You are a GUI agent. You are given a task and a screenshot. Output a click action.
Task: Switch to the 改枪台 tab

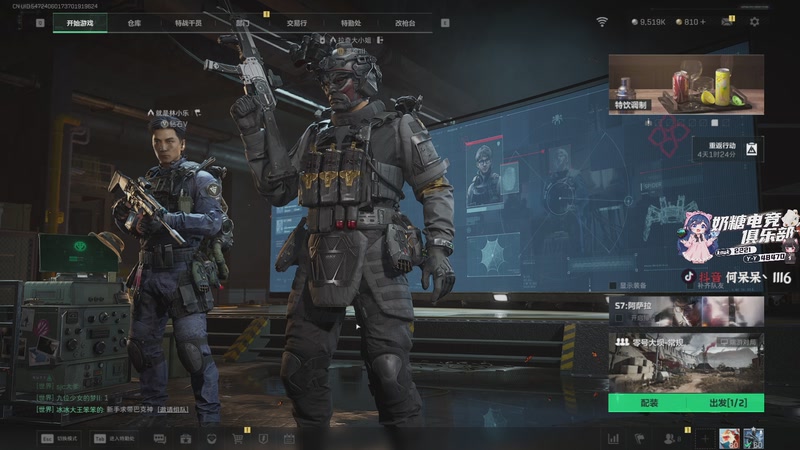pyautogui.click(x=405, y=22)
